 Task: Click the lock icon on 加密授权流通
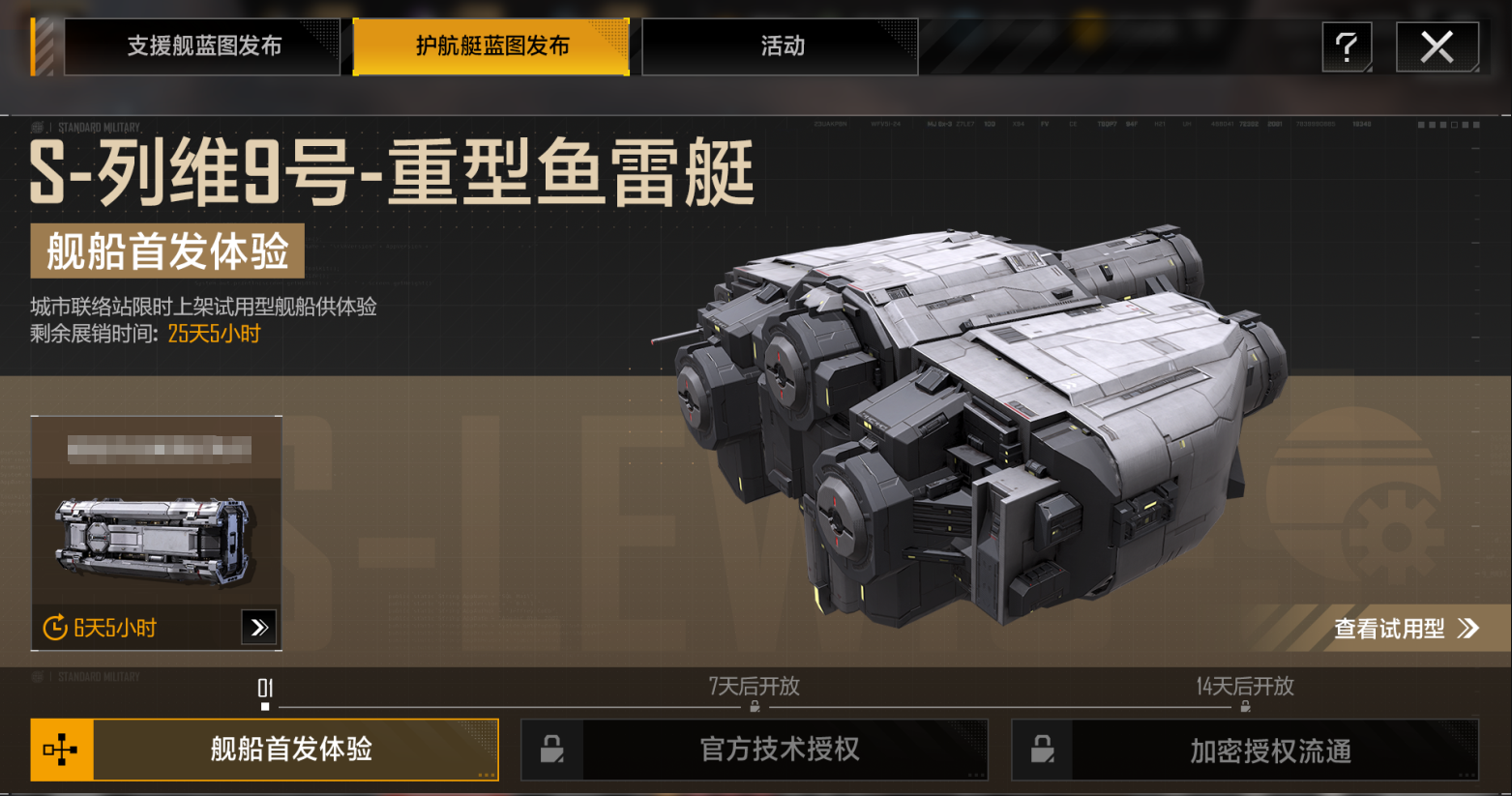(1041, 750)
